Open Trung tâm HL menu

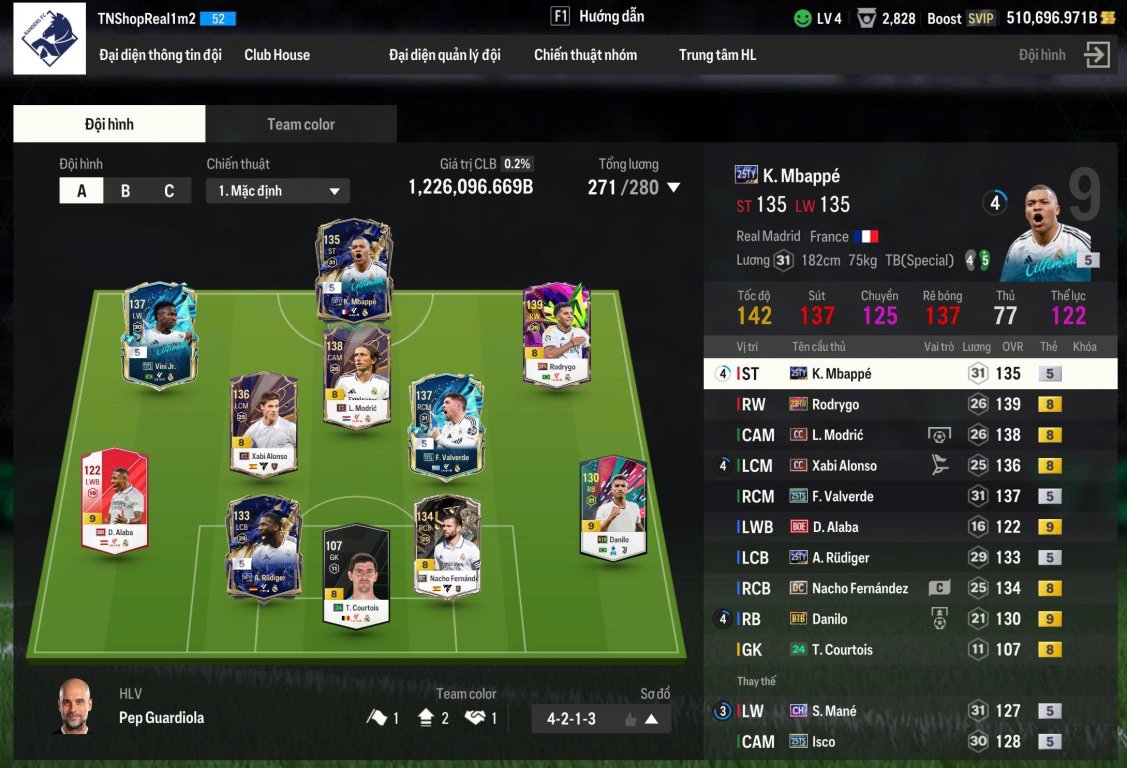click(x=717, y=55)
